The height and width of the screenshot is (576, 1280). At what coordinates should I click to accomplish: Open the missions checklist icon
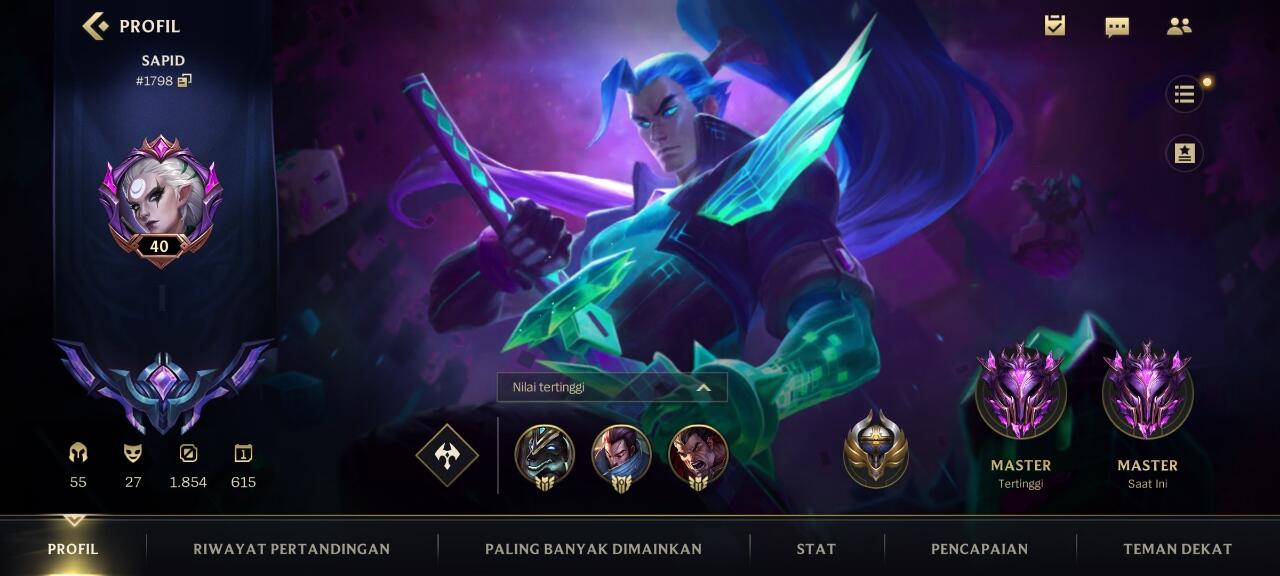pyautogui.click(x=1054, y=26)
